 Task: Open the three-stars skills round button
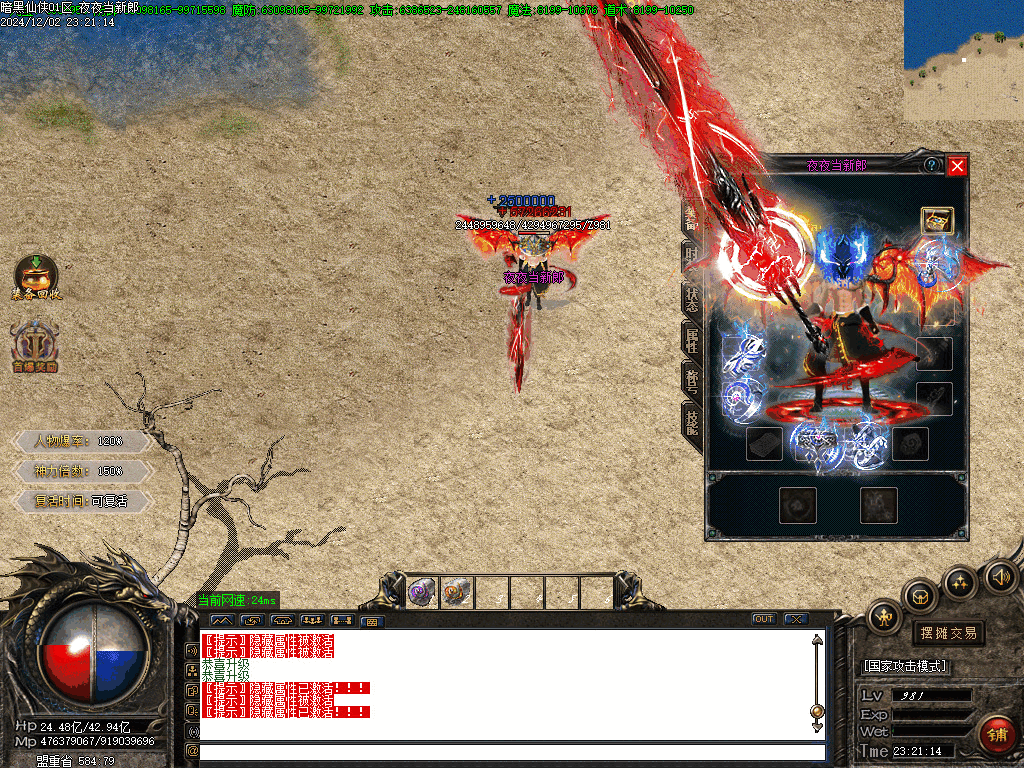pyautogui.click(x=960, y=581)
